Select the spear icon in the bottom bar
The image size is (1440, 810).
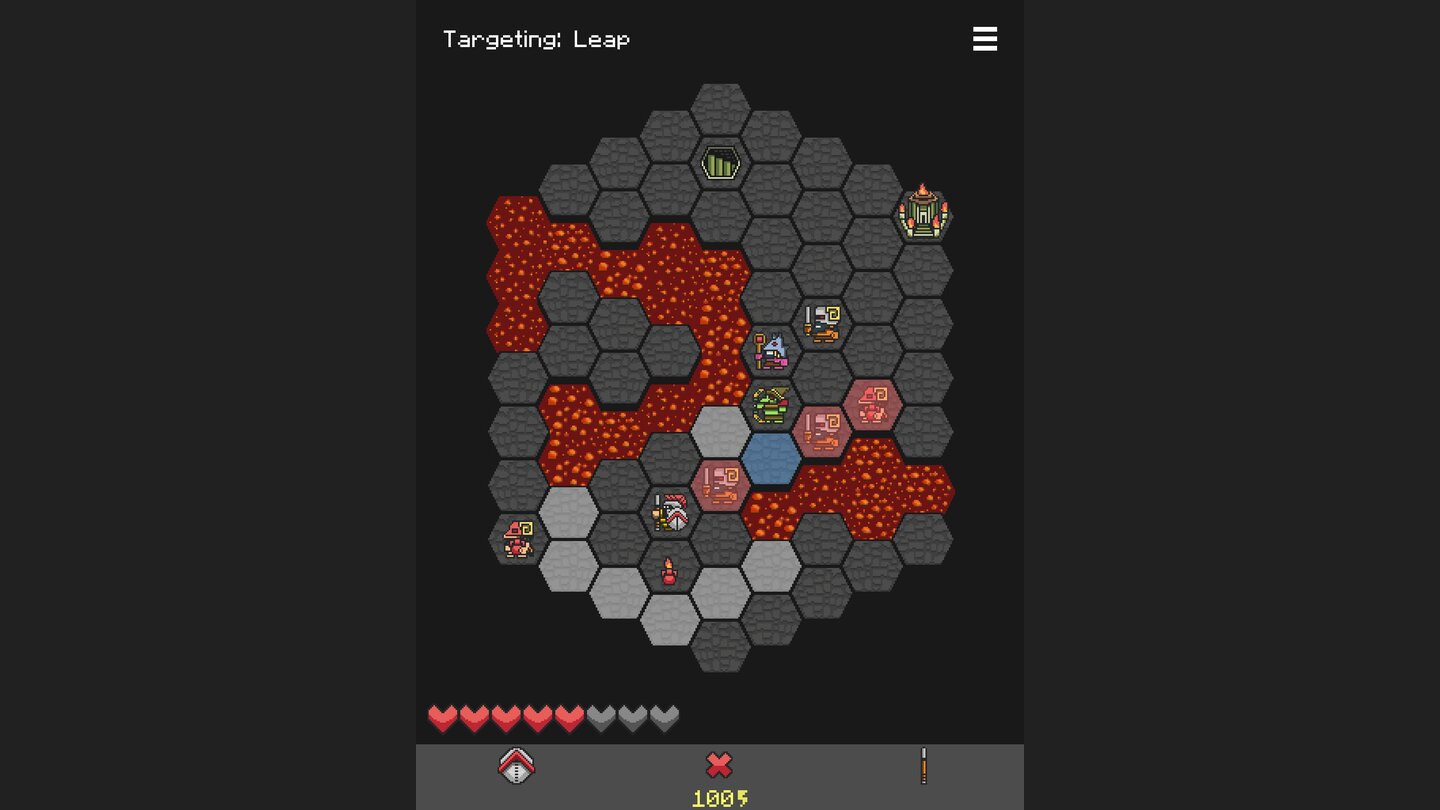pyautogui.click(x=922, y=766)
